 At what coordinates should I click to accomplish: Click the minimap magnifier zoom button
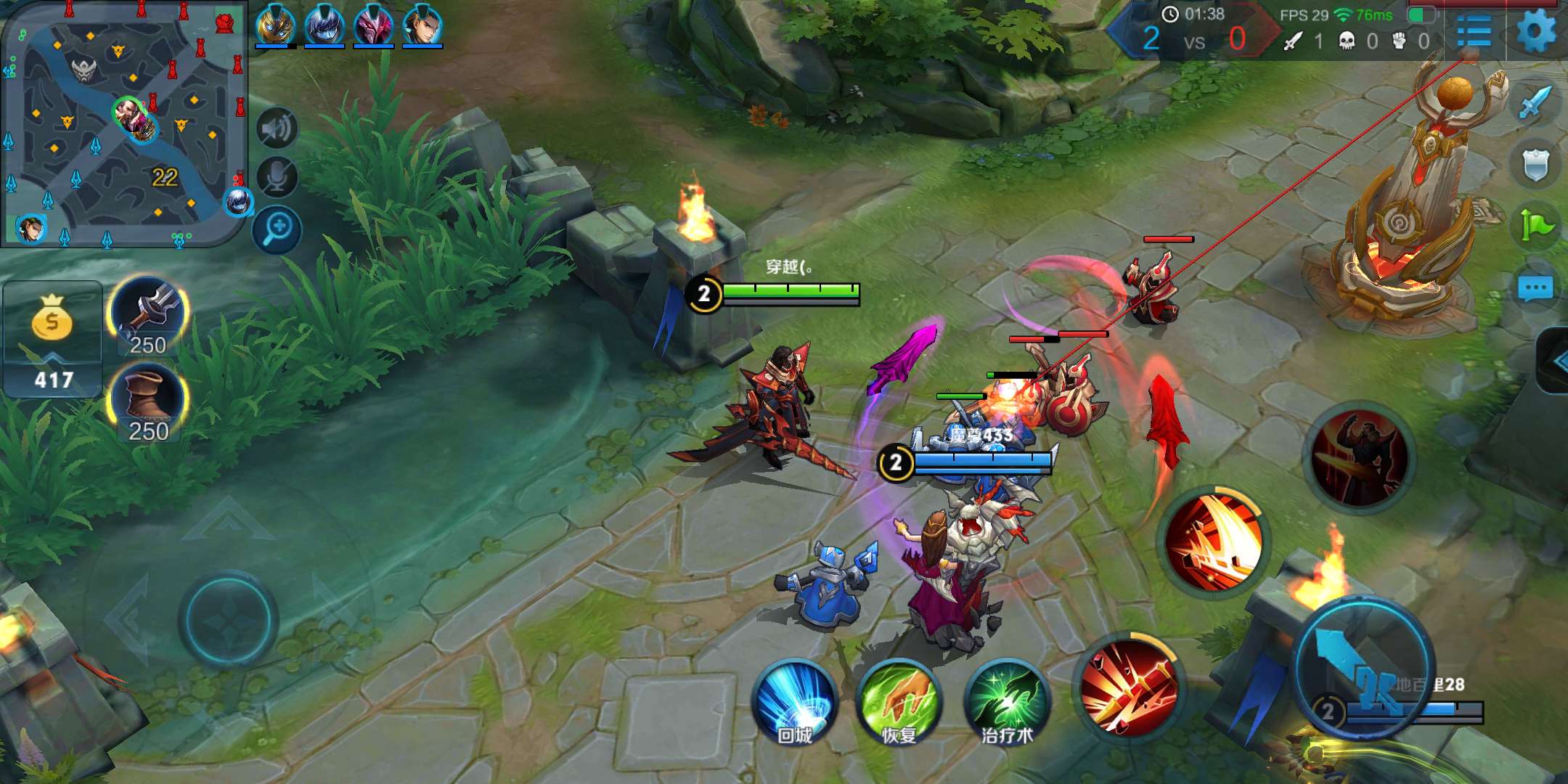tap(277, 229)
